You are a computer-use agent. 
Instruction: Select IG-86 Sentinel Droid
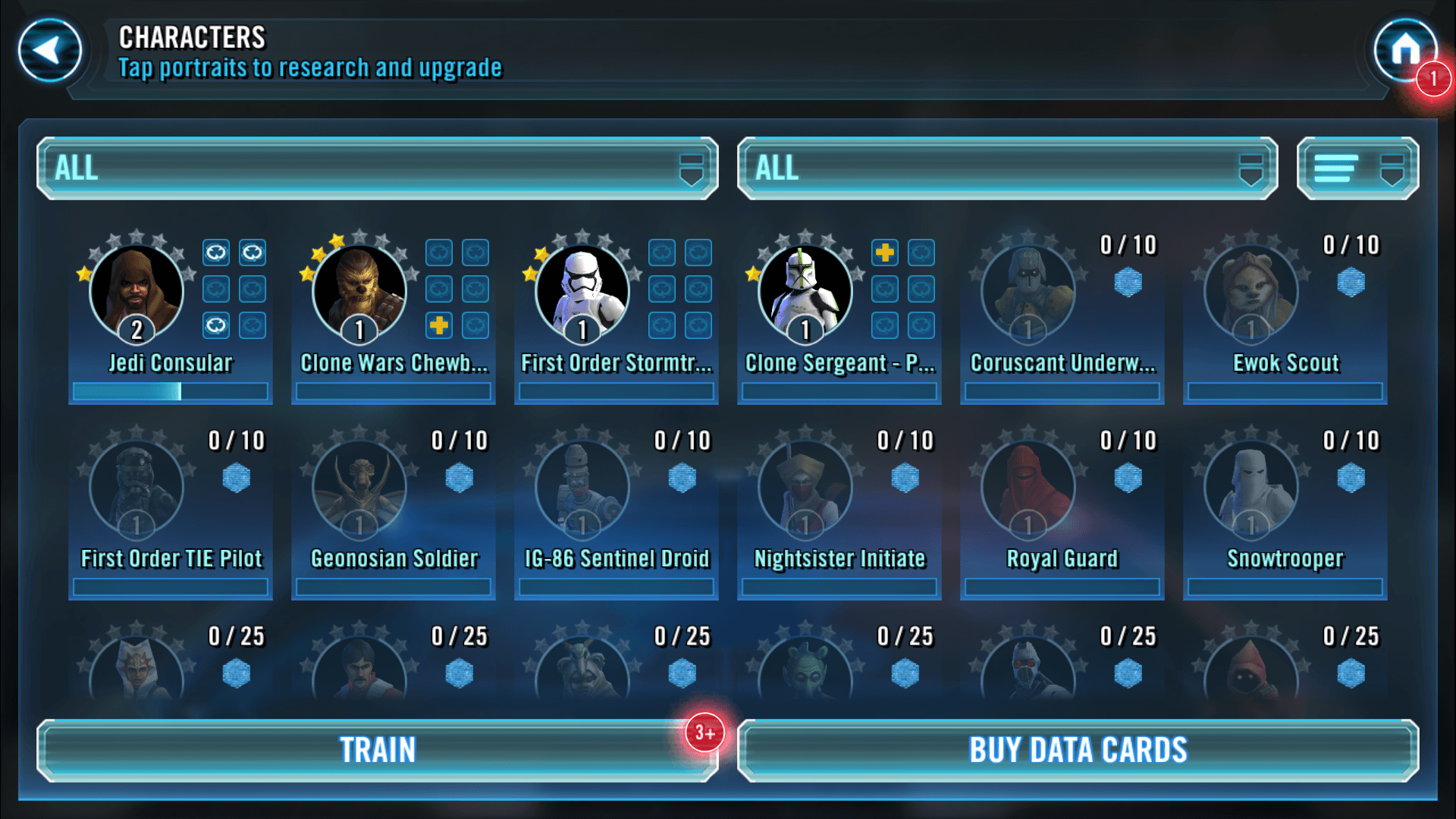582,489
